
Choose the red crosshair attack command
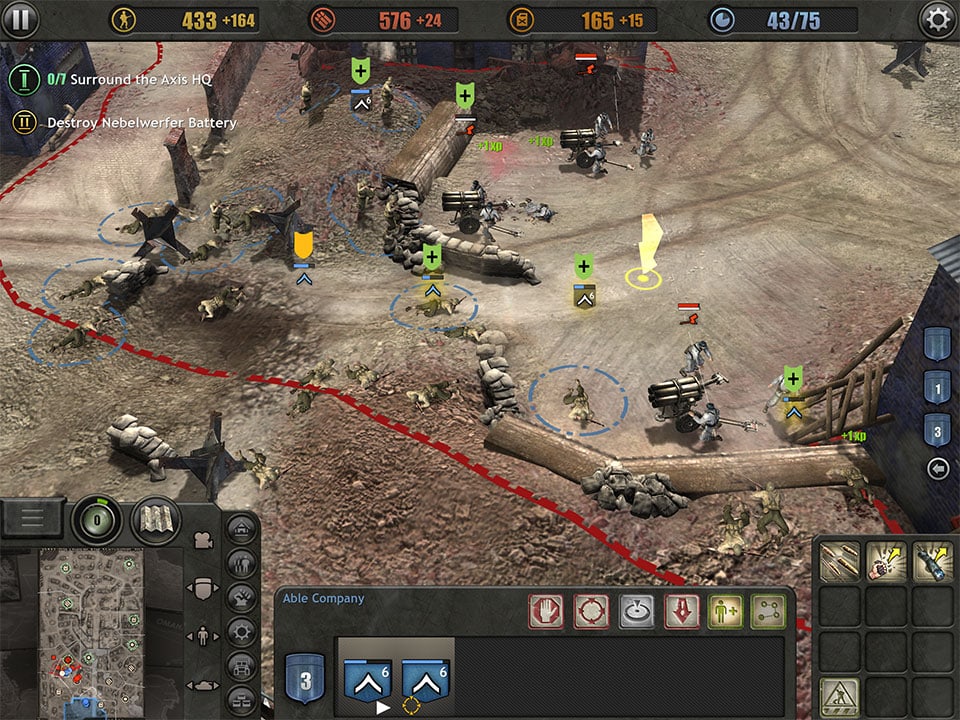[x=591, y=610]
